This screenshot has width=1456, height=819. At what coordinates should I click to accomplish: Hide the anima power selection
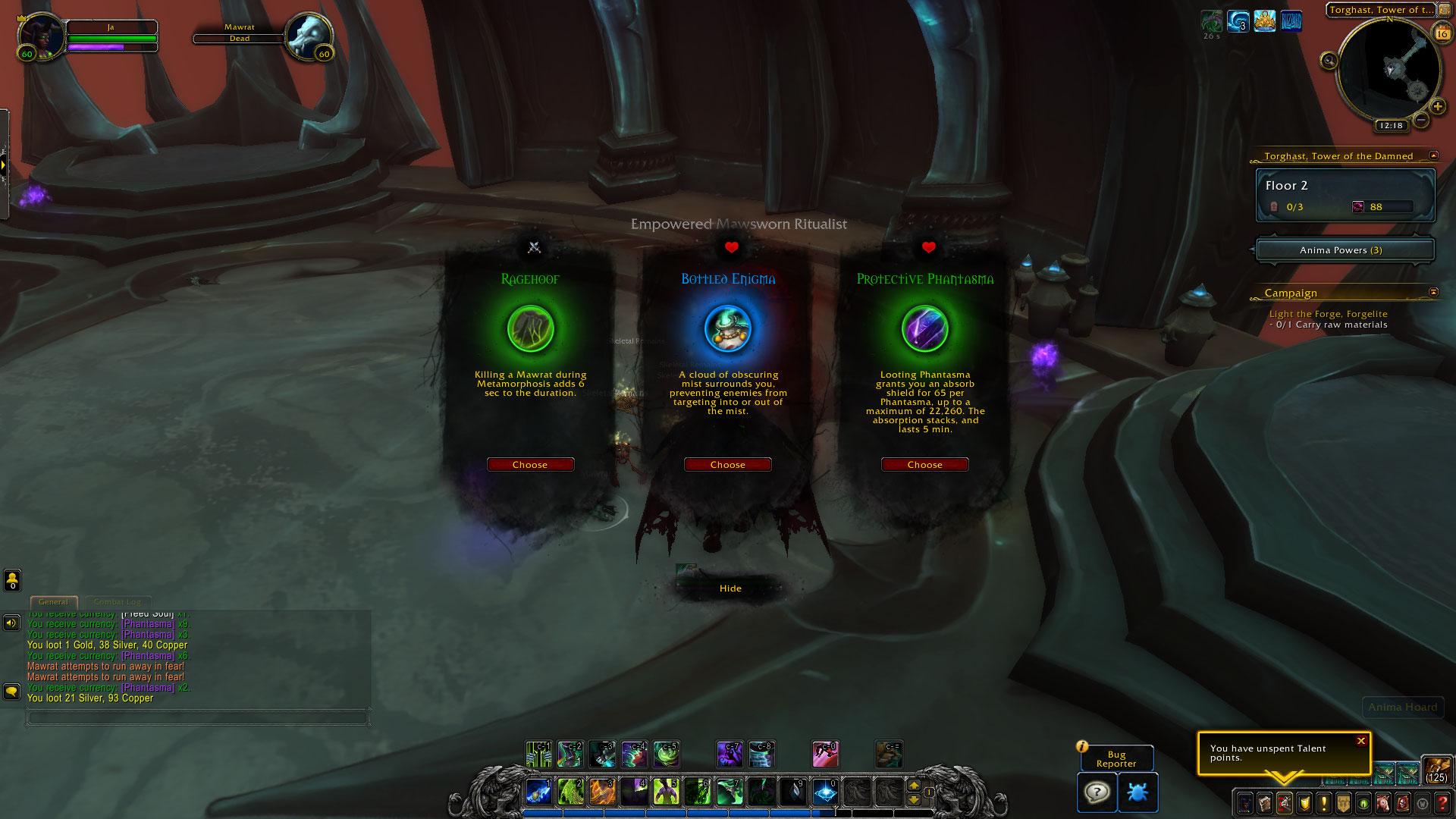(730, 588)
